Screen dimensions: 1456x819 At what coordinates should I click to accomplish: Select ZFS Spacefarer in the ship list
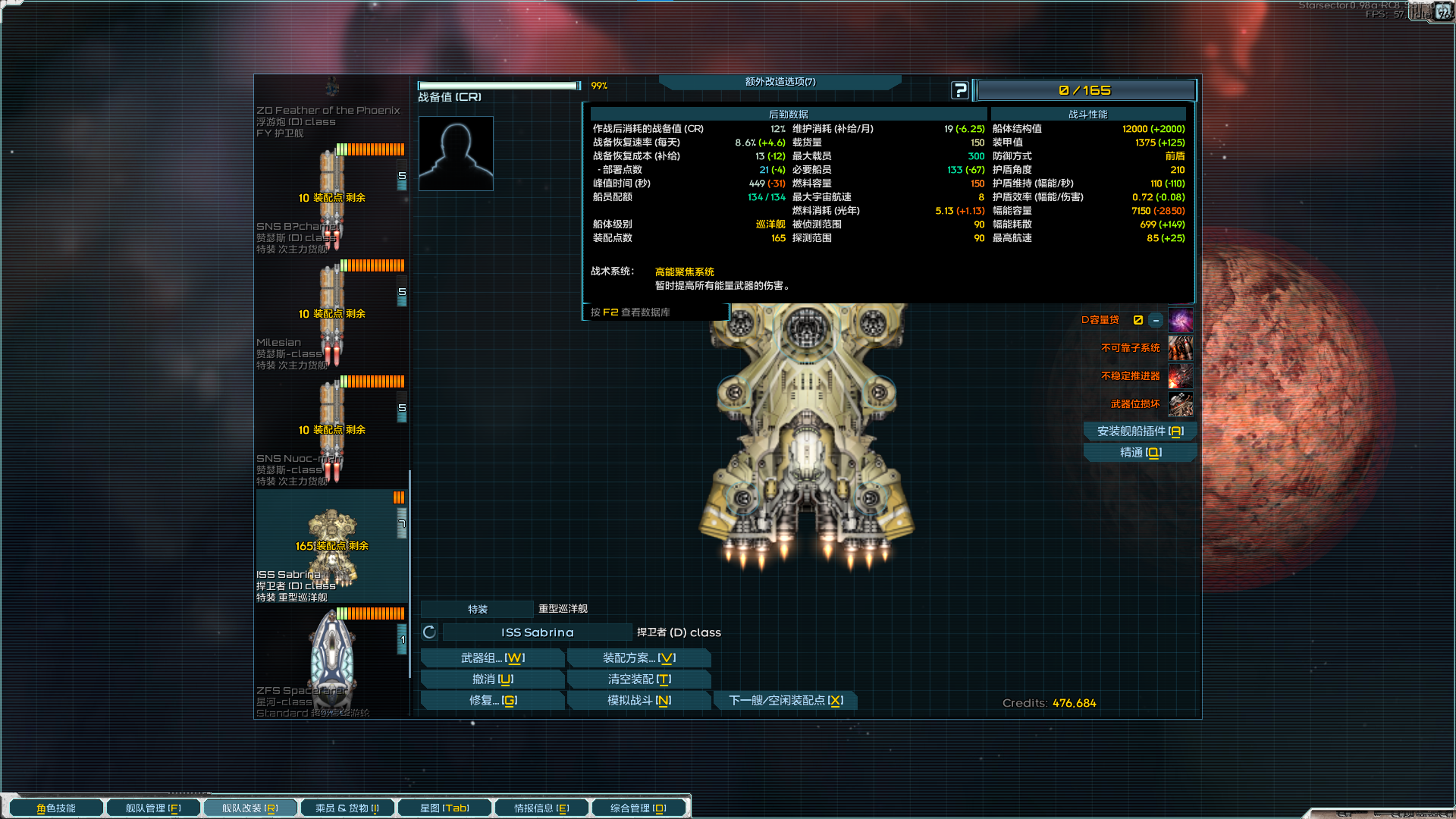331,661
